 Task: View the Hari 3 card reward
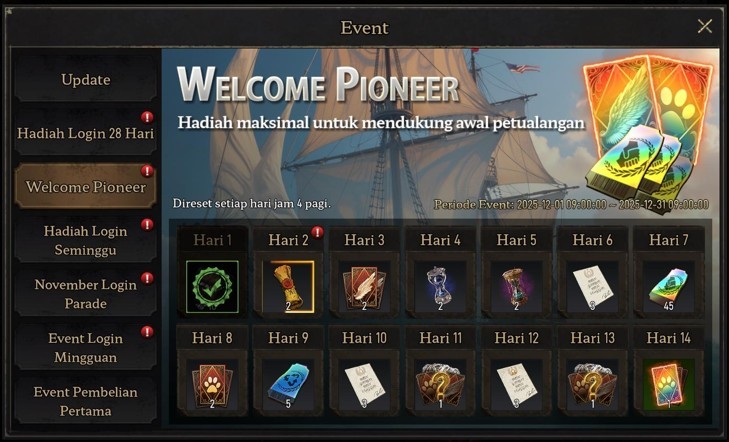point(364,286)
